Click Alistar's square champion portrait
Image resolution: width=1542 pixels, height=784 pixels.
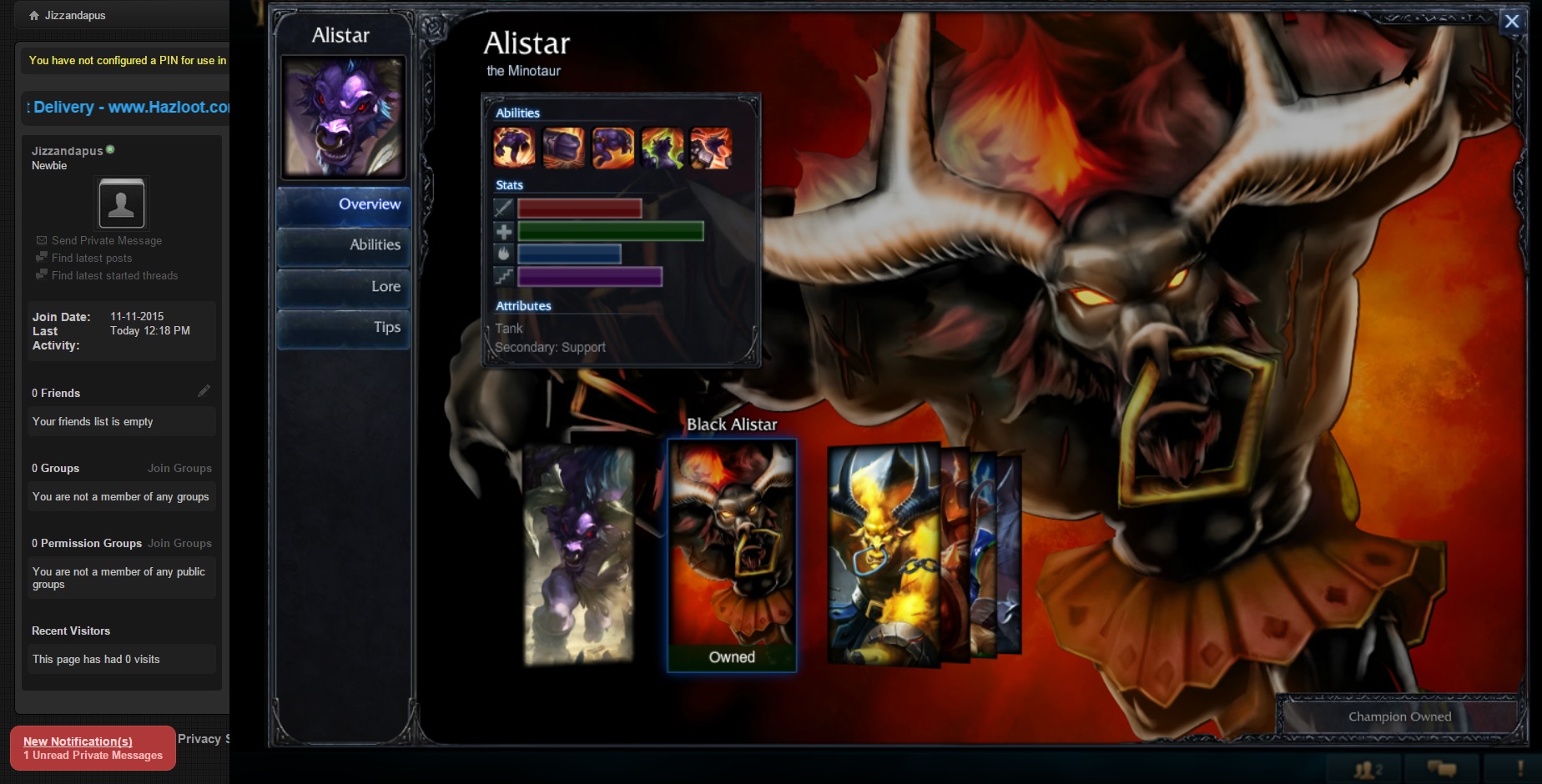(x=343, y=117)
